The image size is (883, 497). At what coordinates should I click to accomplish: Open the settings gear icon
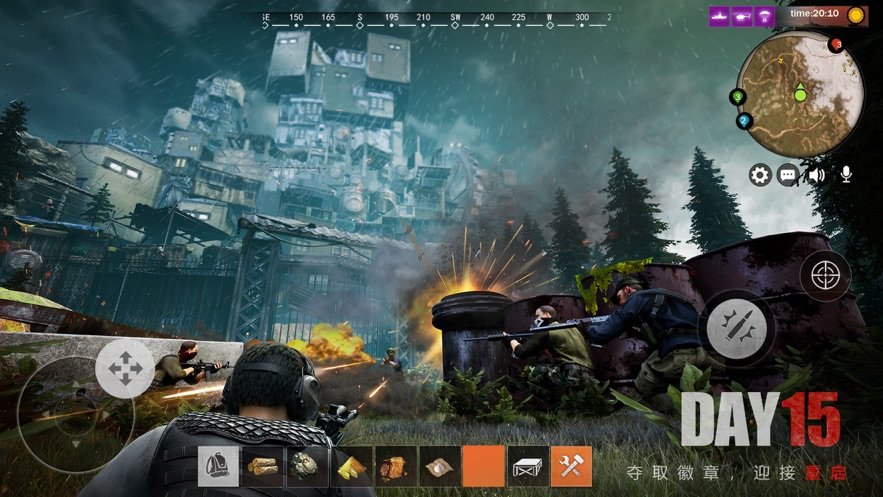(x=760, y=176)
